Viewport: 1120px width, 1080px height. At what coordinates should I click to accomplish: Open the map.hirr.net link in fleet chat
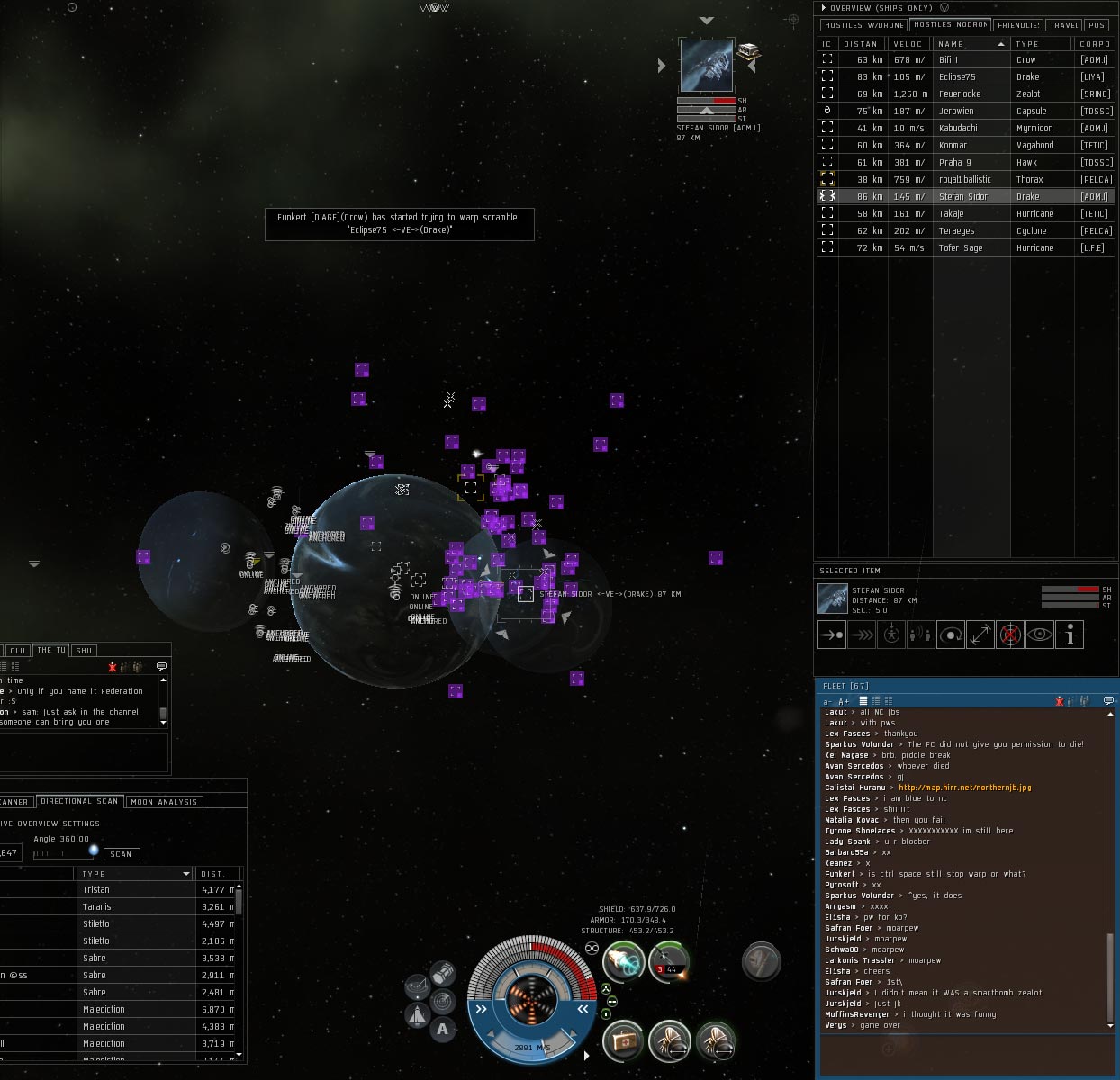964,787
